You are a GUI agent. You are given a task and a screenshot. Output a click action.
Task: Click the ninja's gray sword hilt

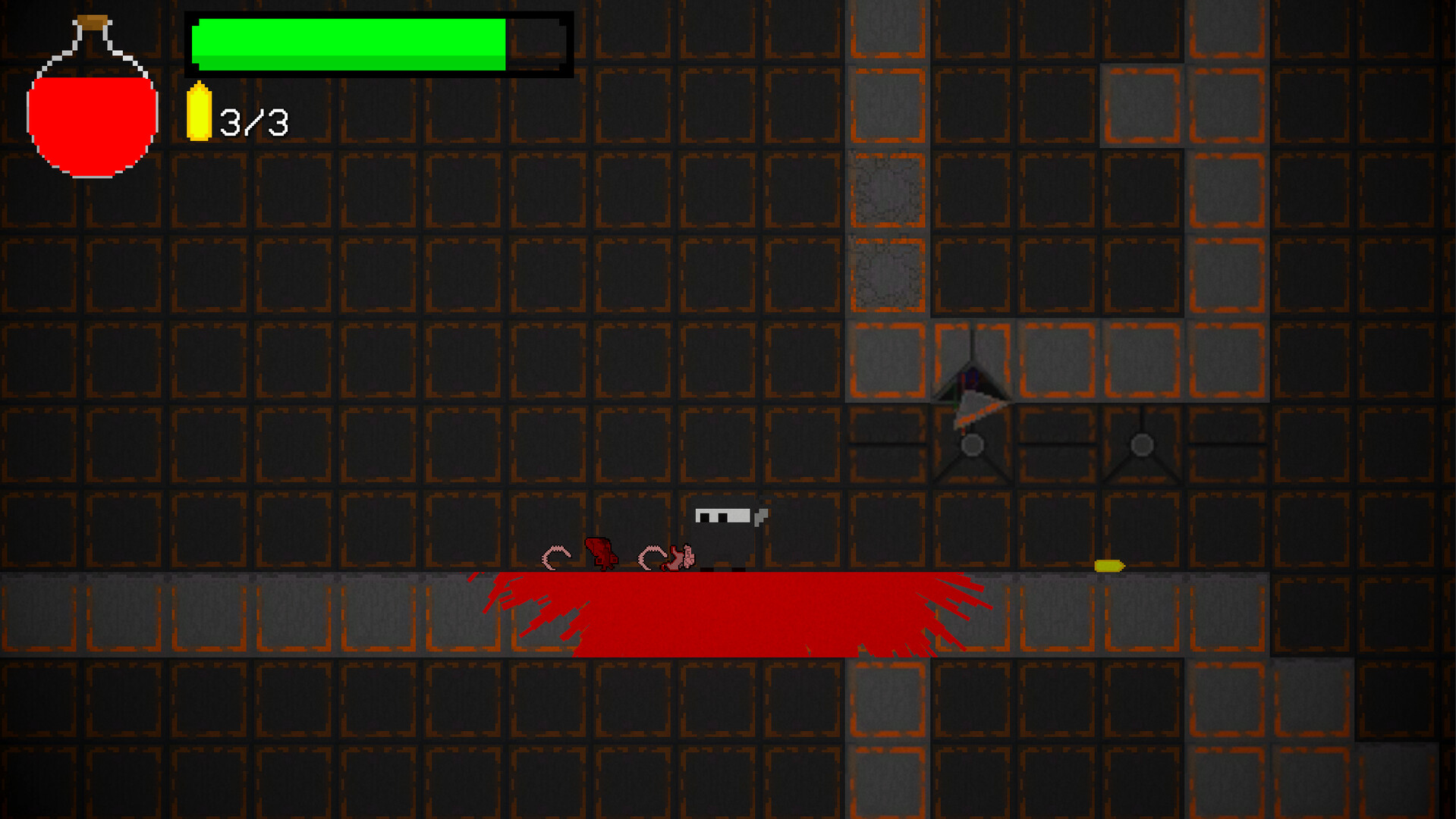point(758,517)
